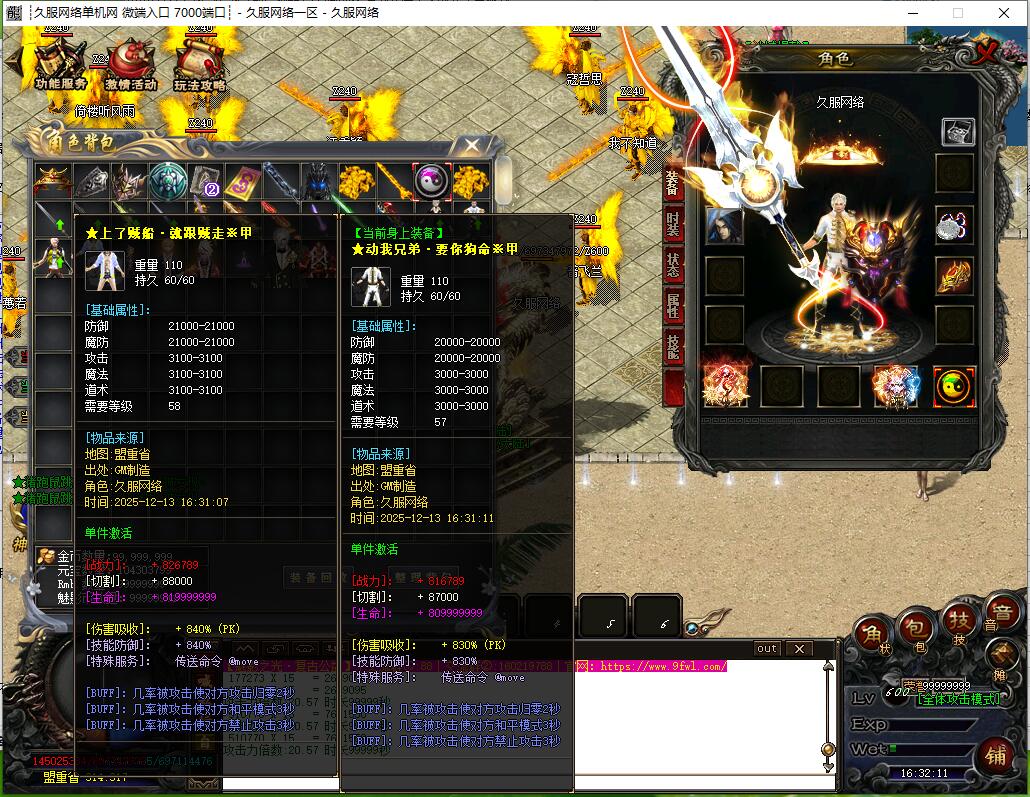1030x797 pixels.
Task: Select the yin-yang orb in the backpack
Action: coord(432,182)
